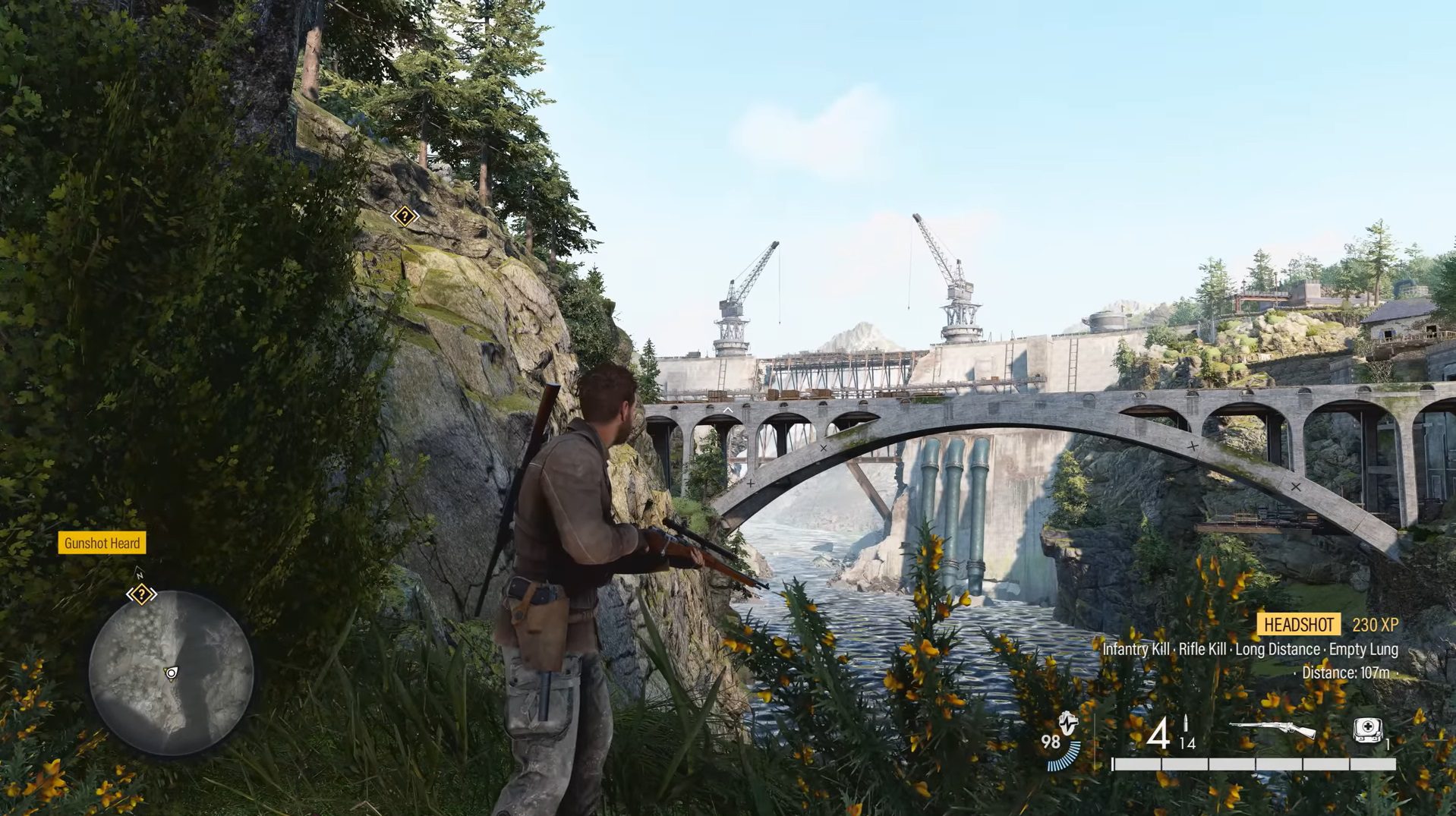Viewport: 1456px width, 816px height.
Task: Use the medkit item icon
Action: pyautogui.click(x=1367, y=729)
